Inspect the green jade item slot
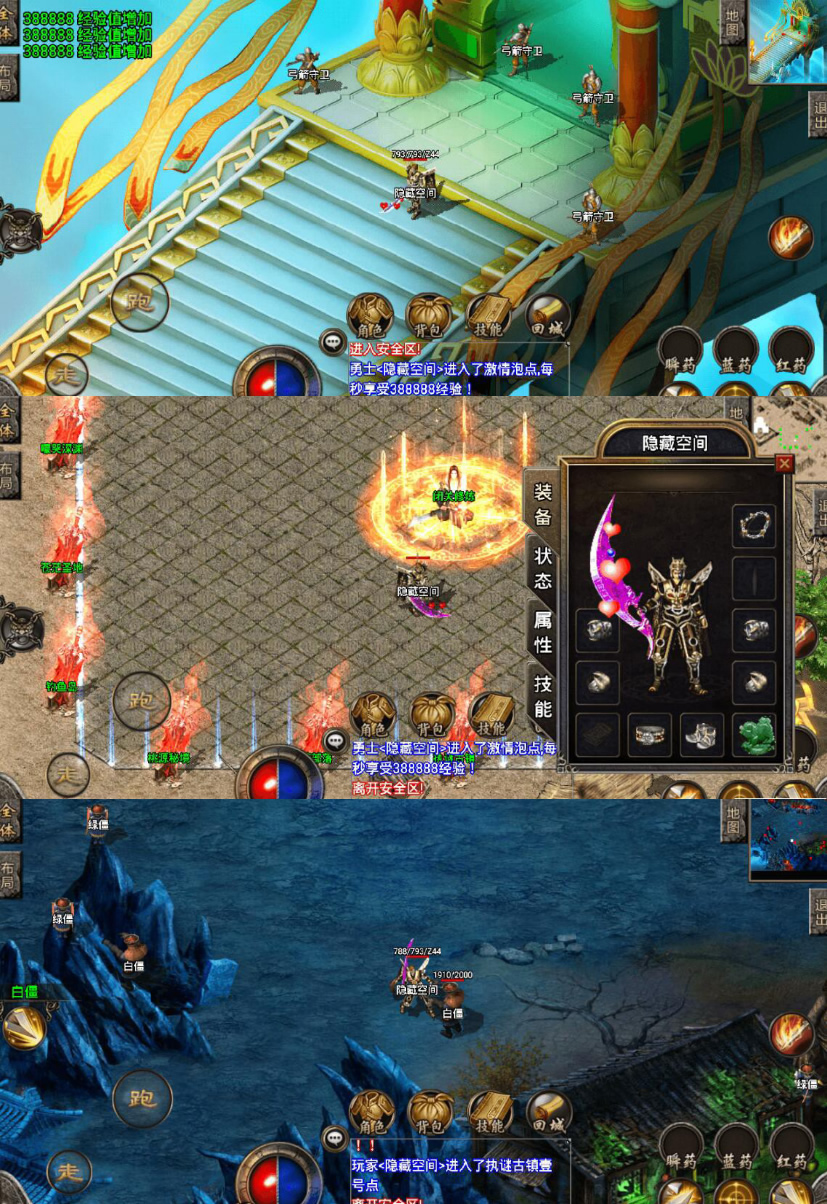Image resolution: width=827 pixels, height=1204 pixels. click(x=753, y=735)
